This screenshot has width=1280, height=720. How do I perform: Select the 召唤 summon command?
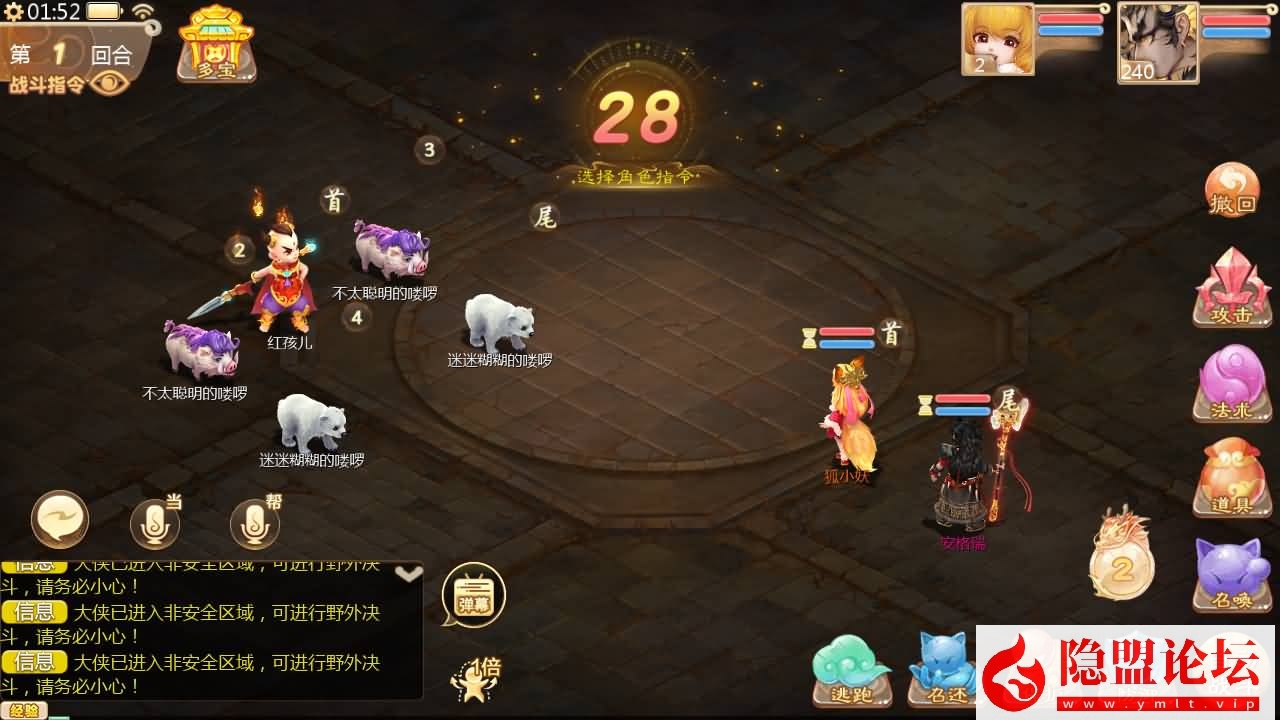click(1232, 574)
